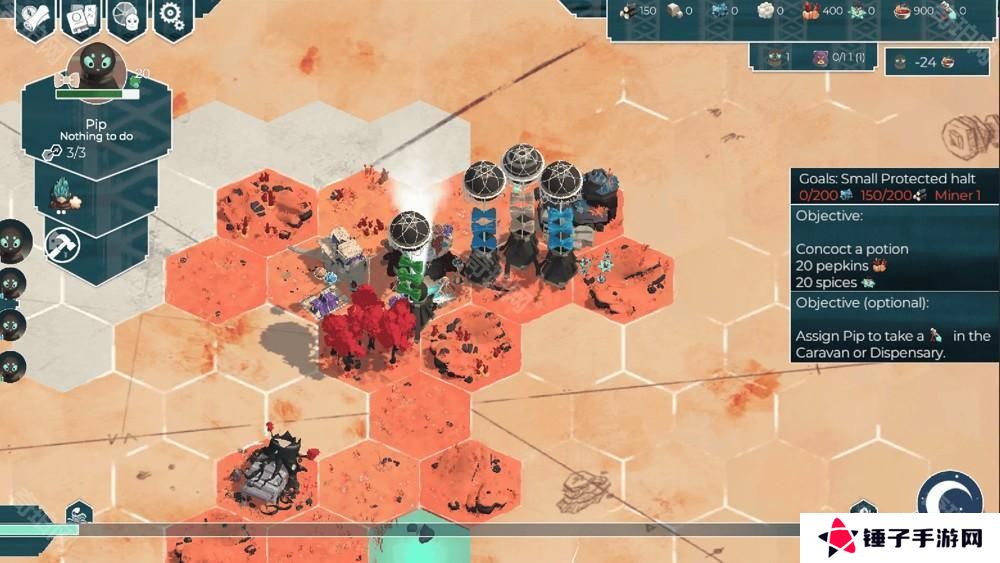The width and height of the screenshot is (1000, 563).
Task: Click the purple bear population icon
Action: (x=820, y=59)
